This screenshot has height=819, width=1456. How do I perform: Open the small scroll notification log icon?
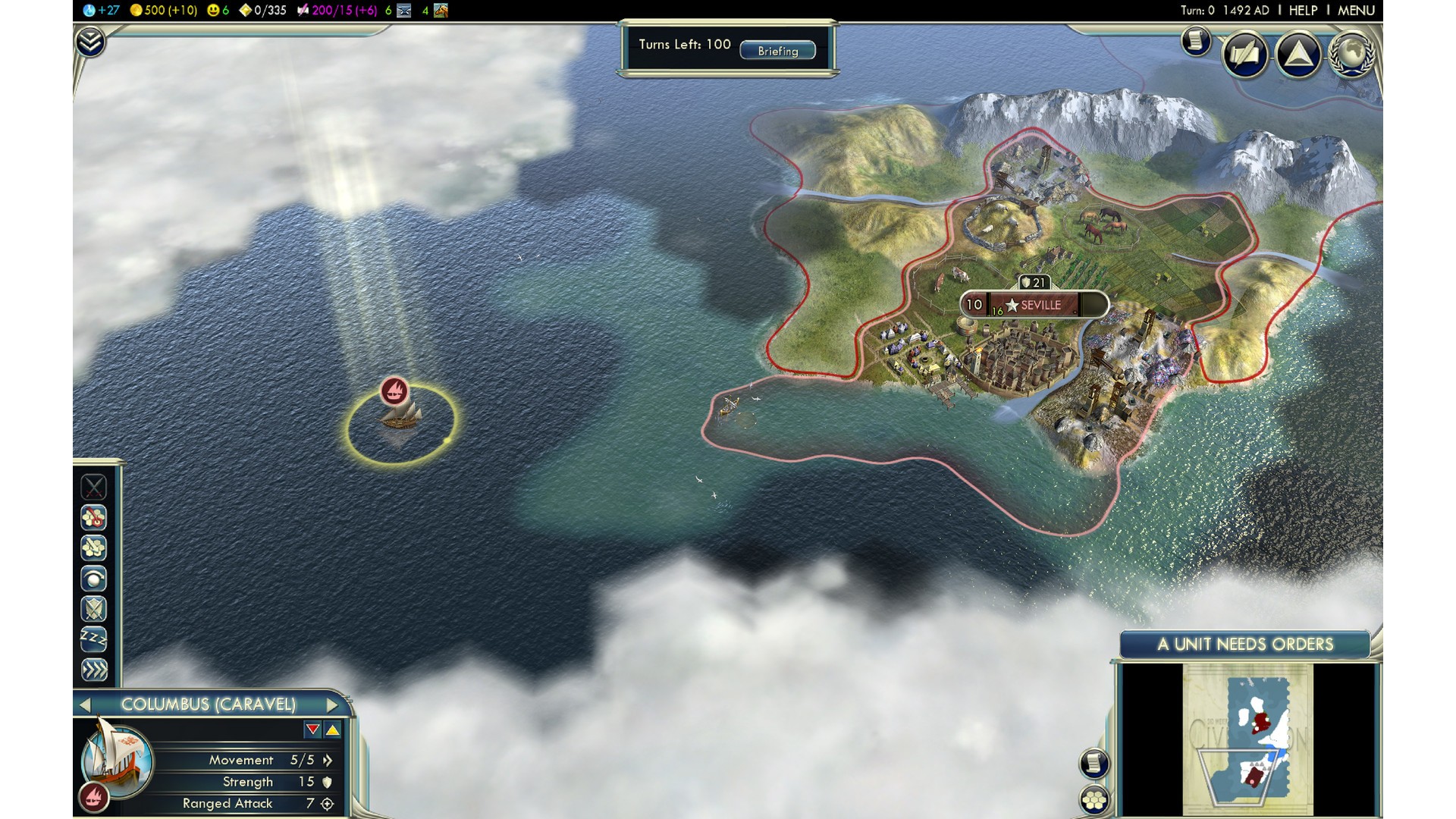(x=1196, y=41)
